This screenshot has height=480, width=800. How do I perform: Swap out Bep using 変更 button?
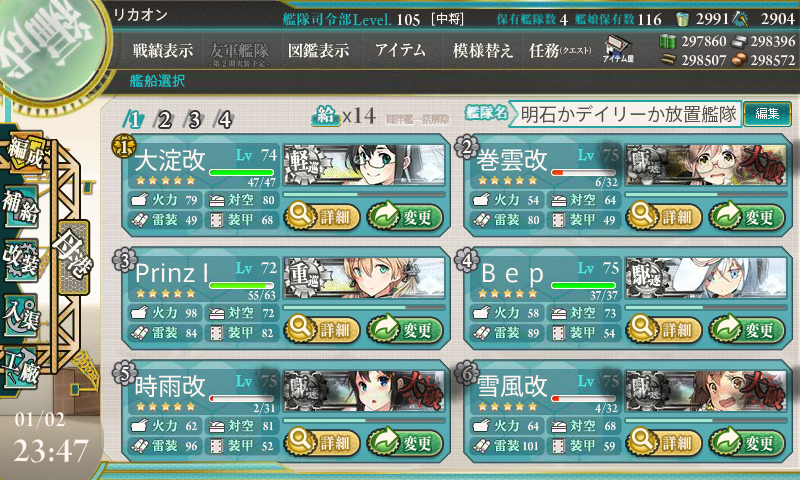click(746, 328)
